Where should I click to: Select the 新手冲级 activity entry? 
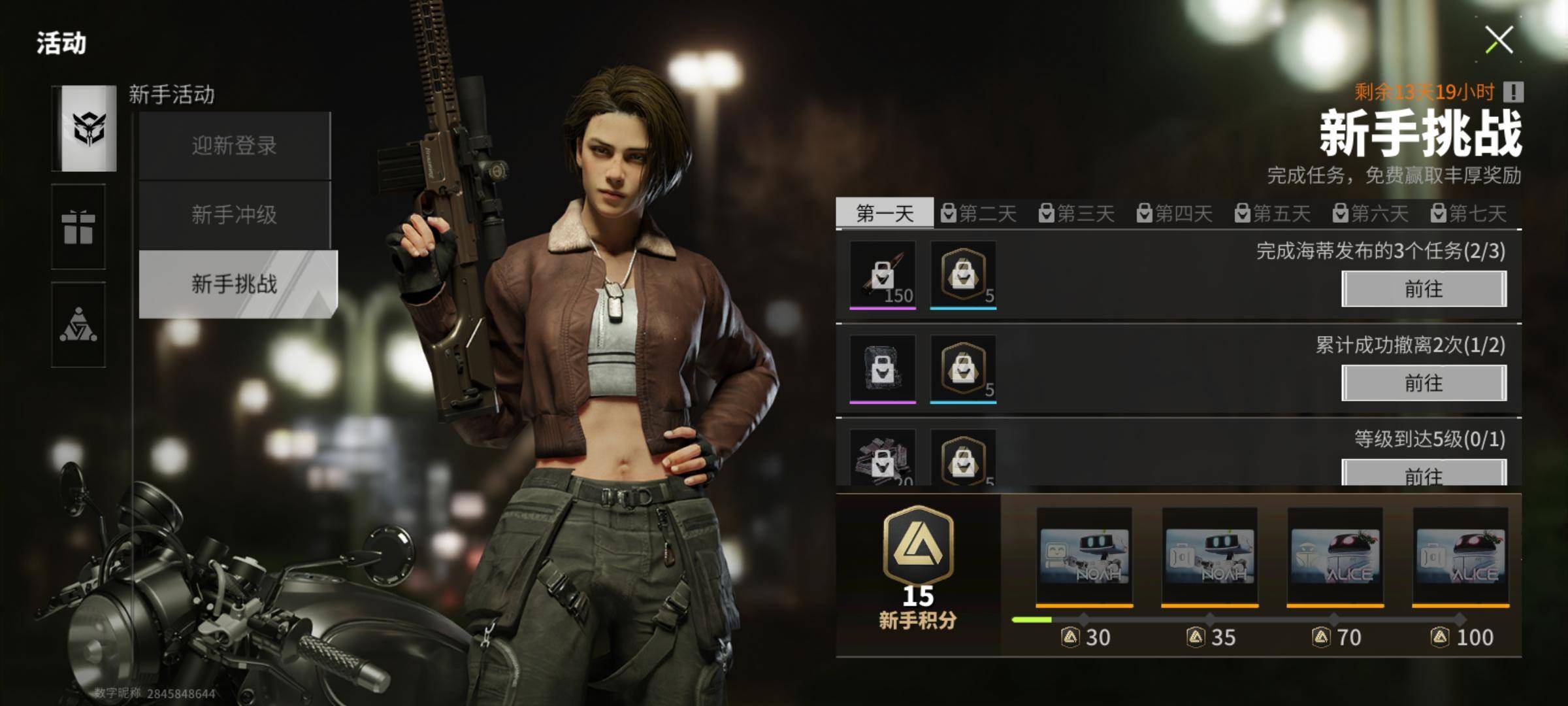234,215
